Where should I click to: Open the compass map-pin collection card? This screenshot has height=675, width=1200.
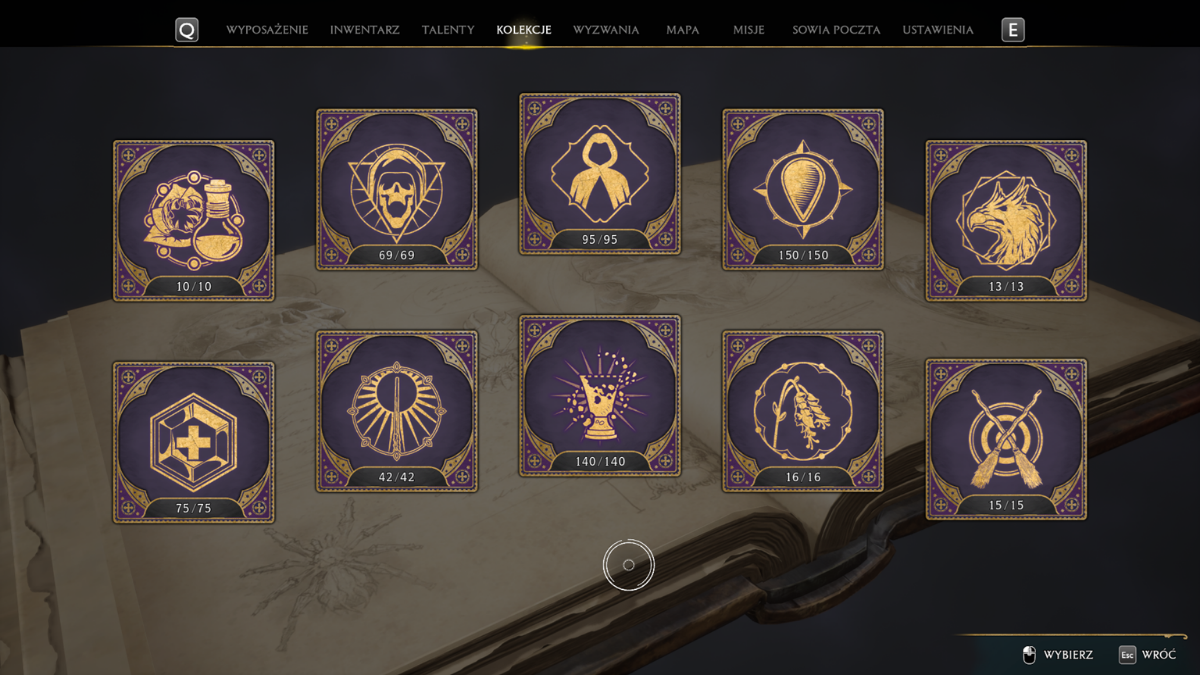(x=803, y=189)
